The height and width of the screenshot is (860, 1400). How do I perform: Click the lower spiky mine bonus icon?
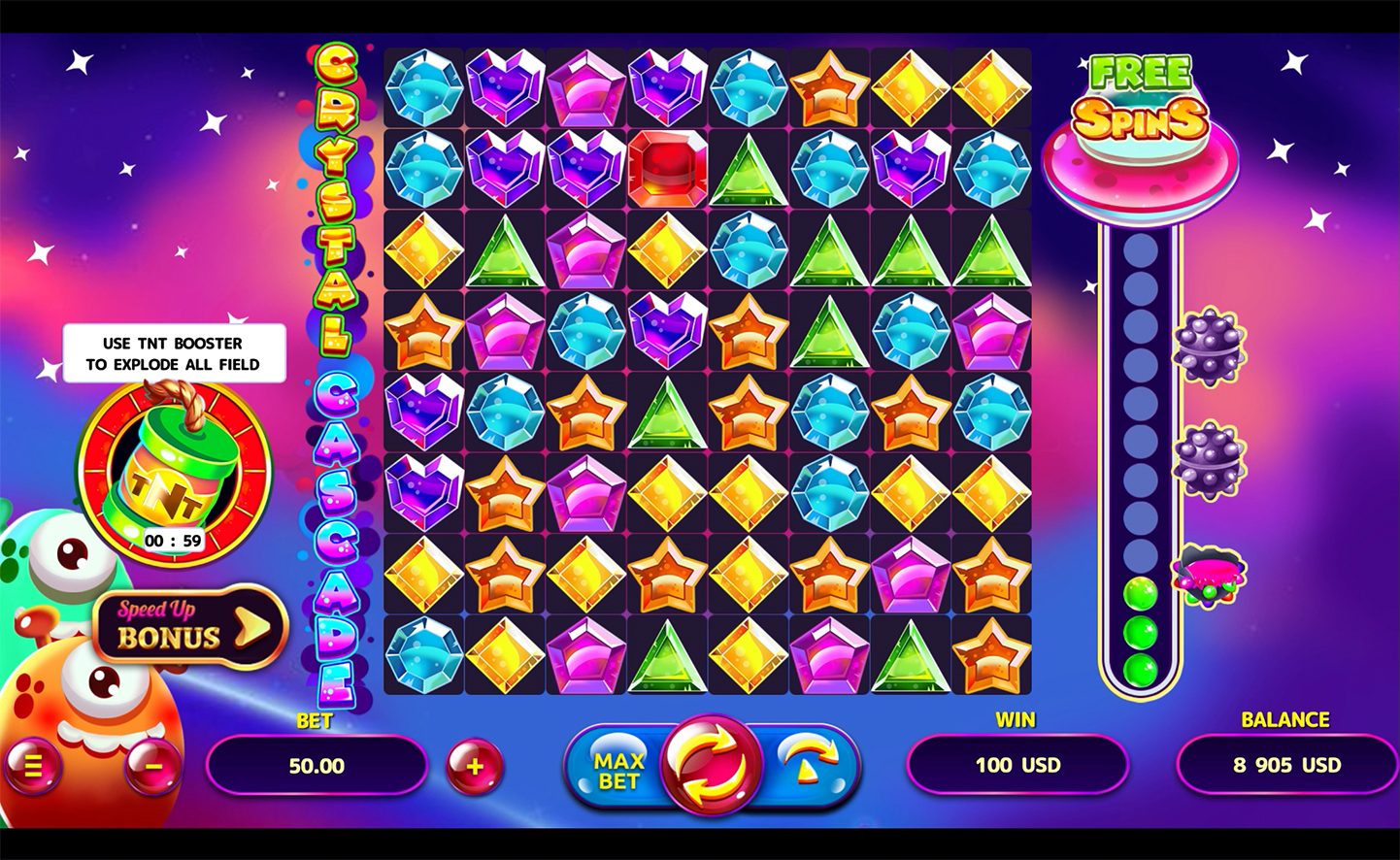(1209, 461)
